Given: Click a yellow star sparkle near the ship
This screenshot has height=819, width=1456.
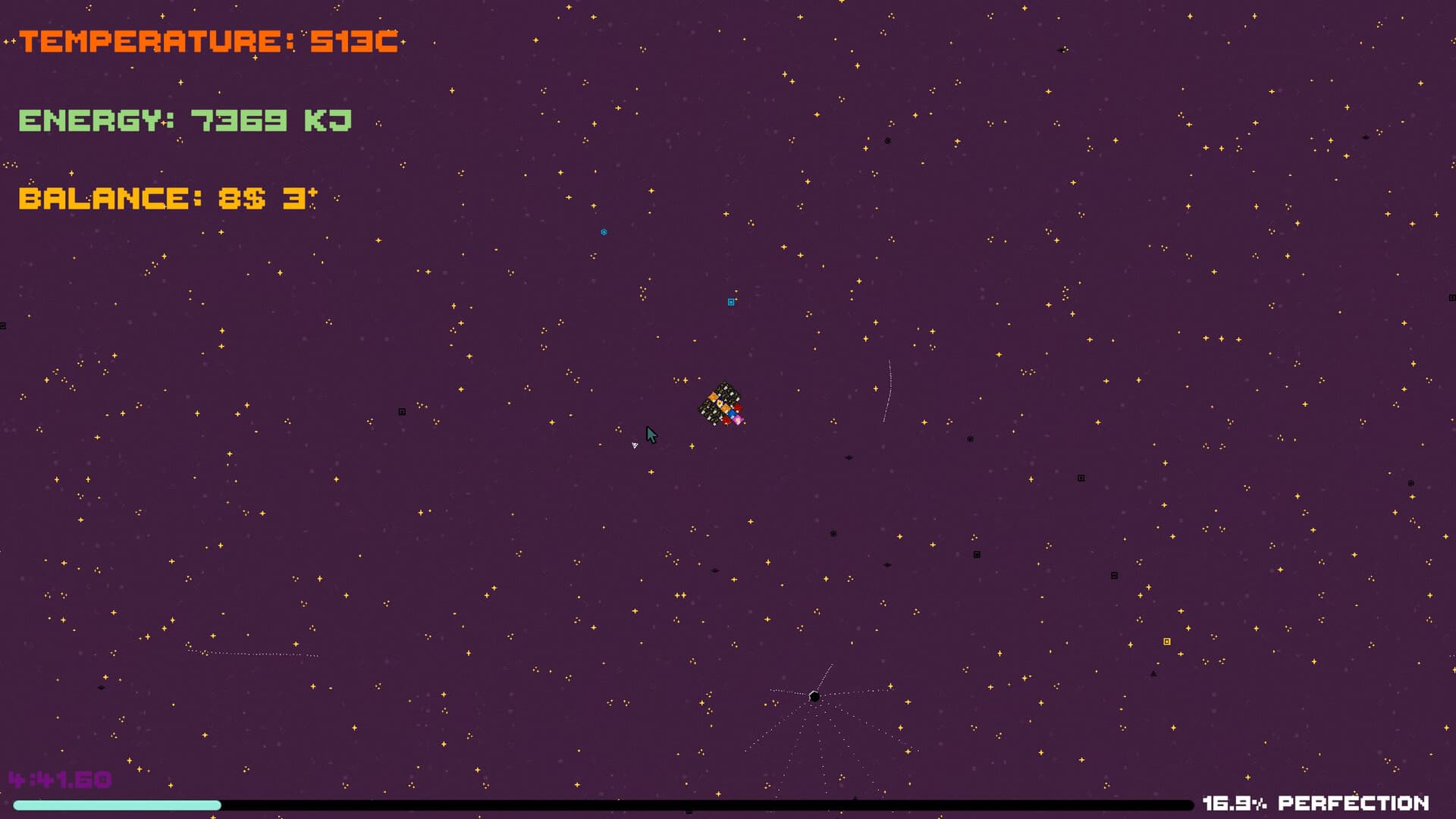Looking at the screenshot, I should pyautogui.click(x=685, y=380).
